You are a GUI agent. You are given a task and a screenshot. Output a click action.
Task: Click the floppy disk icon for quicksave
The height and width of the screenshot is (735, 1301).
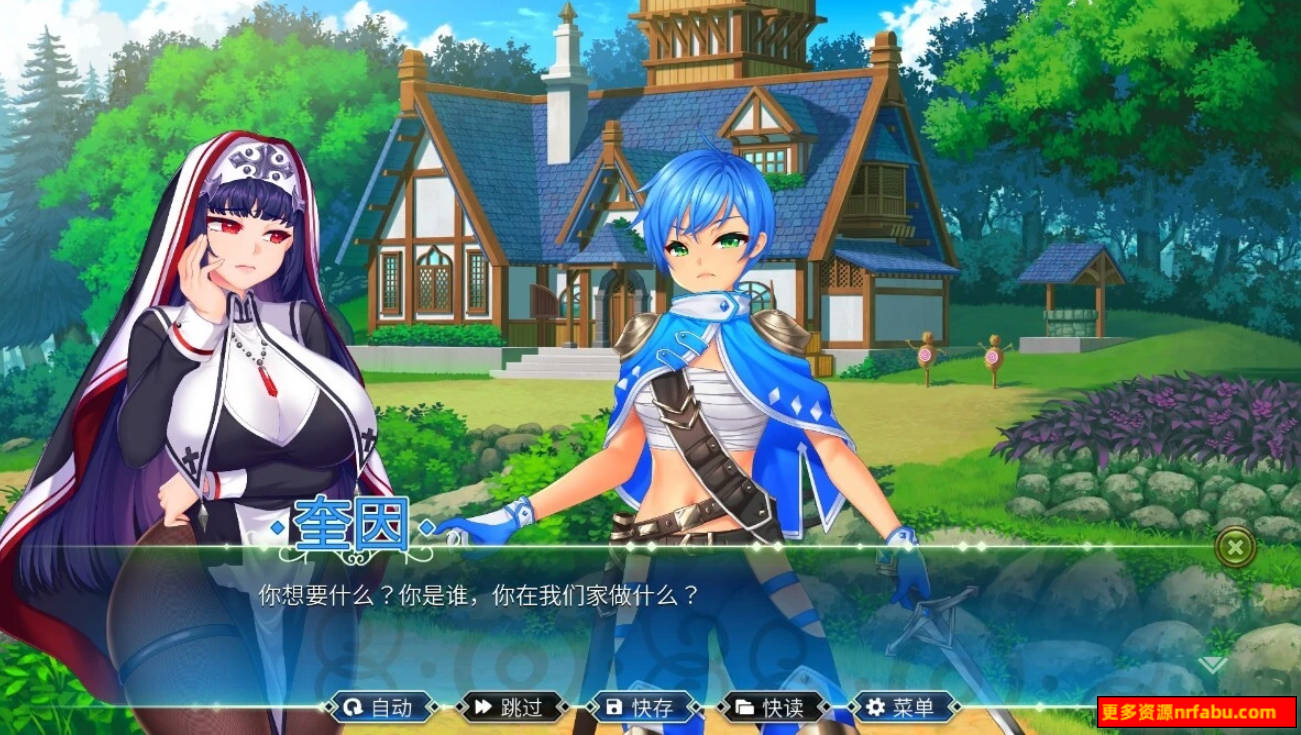tap(614, 707)
